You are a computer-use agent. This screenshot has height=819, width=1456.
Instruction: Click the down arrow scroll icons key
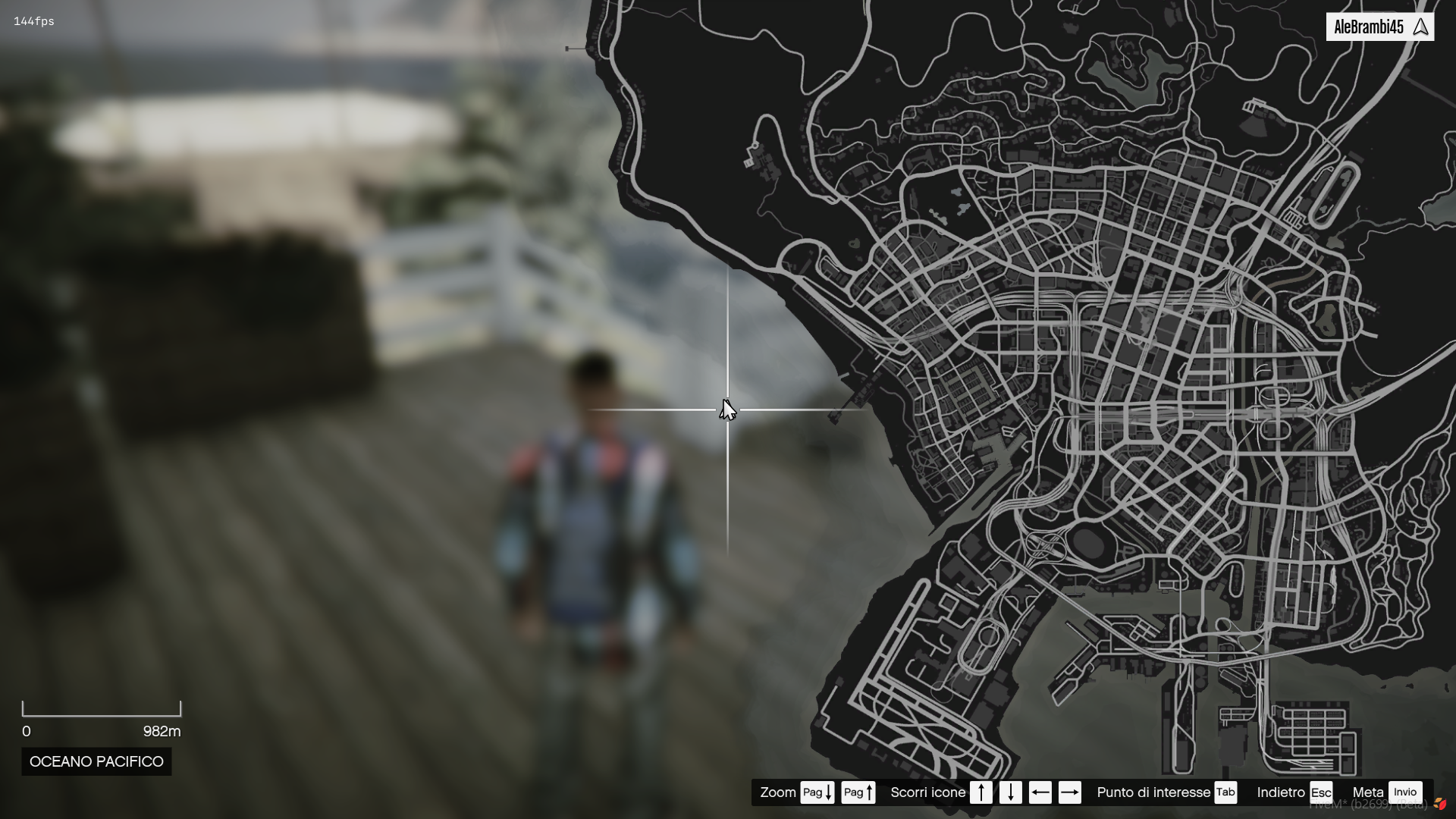click(x=1012, y=792)
